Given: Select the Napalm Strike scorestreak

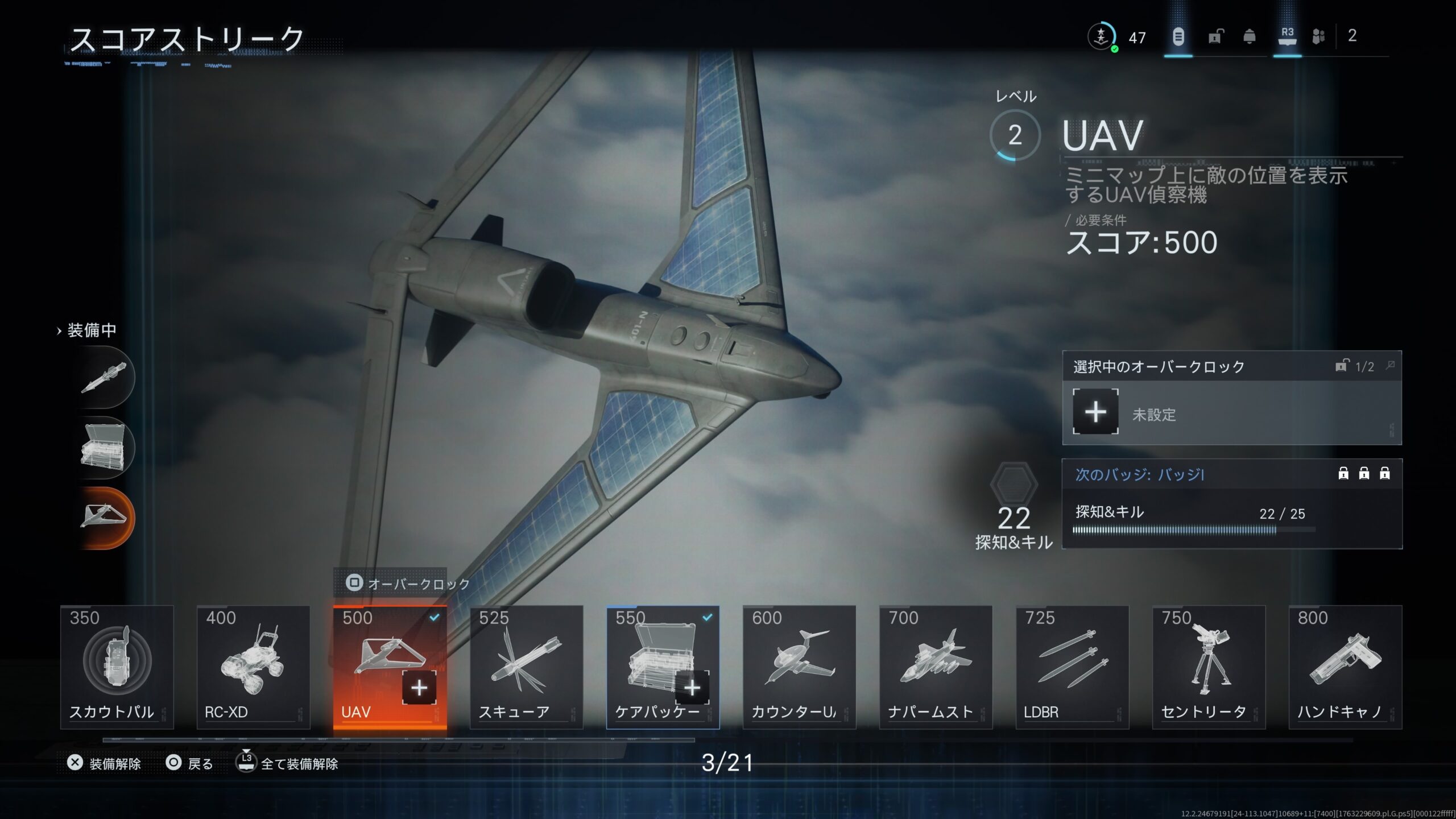Looking at the screenshot, I should pyautogui.click(x=936, y=667).
